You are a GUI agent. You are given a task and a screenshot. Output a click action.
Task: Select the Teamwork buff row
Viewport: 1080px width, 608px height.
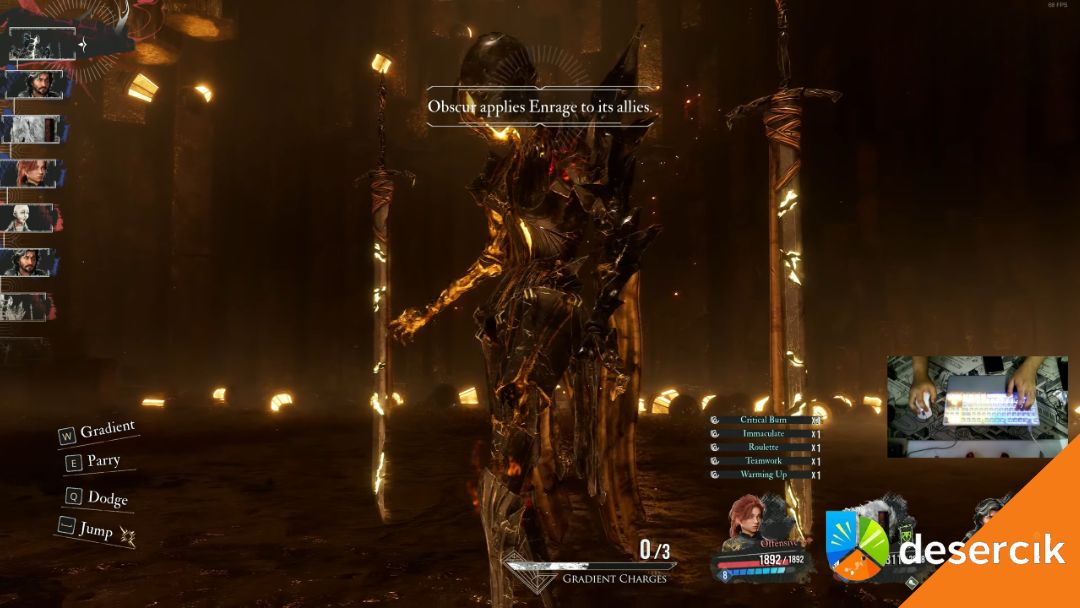tap(764, 461)
